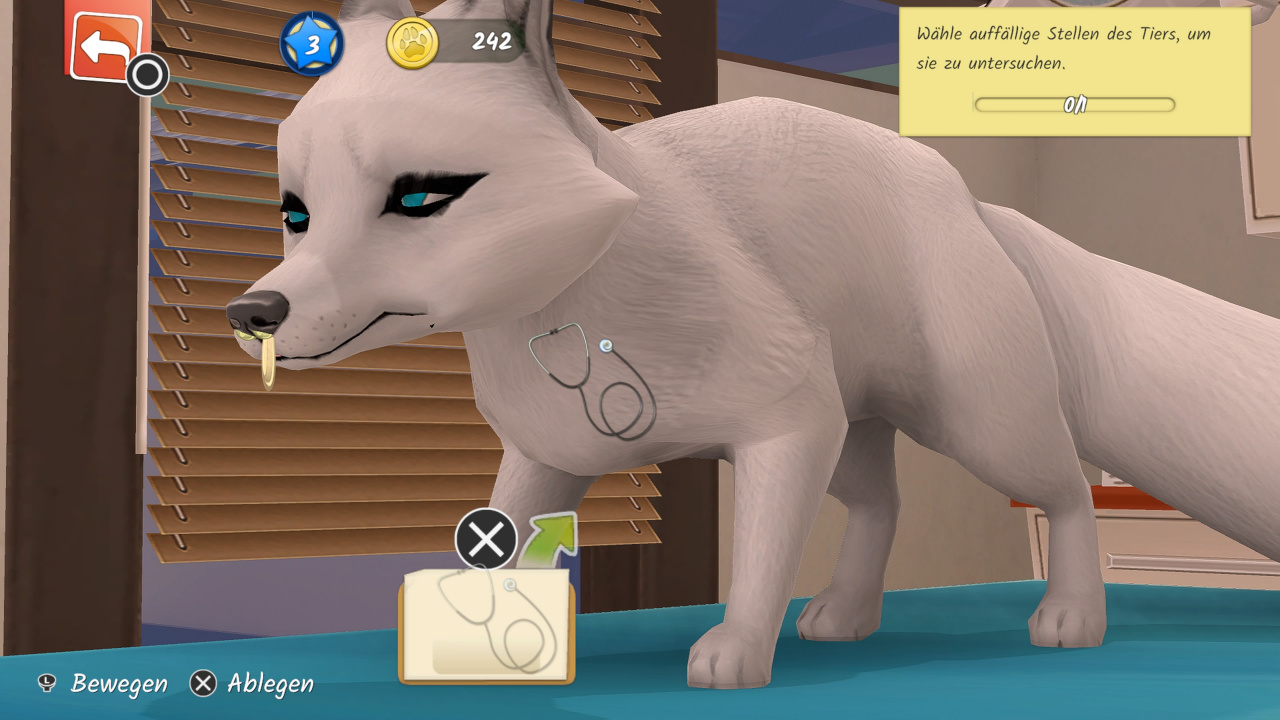The height and width of the screenshot is (720, 1280).
Task: Click the gold paw coin icon
Action: pyautogui.click(x=412, y=43)
